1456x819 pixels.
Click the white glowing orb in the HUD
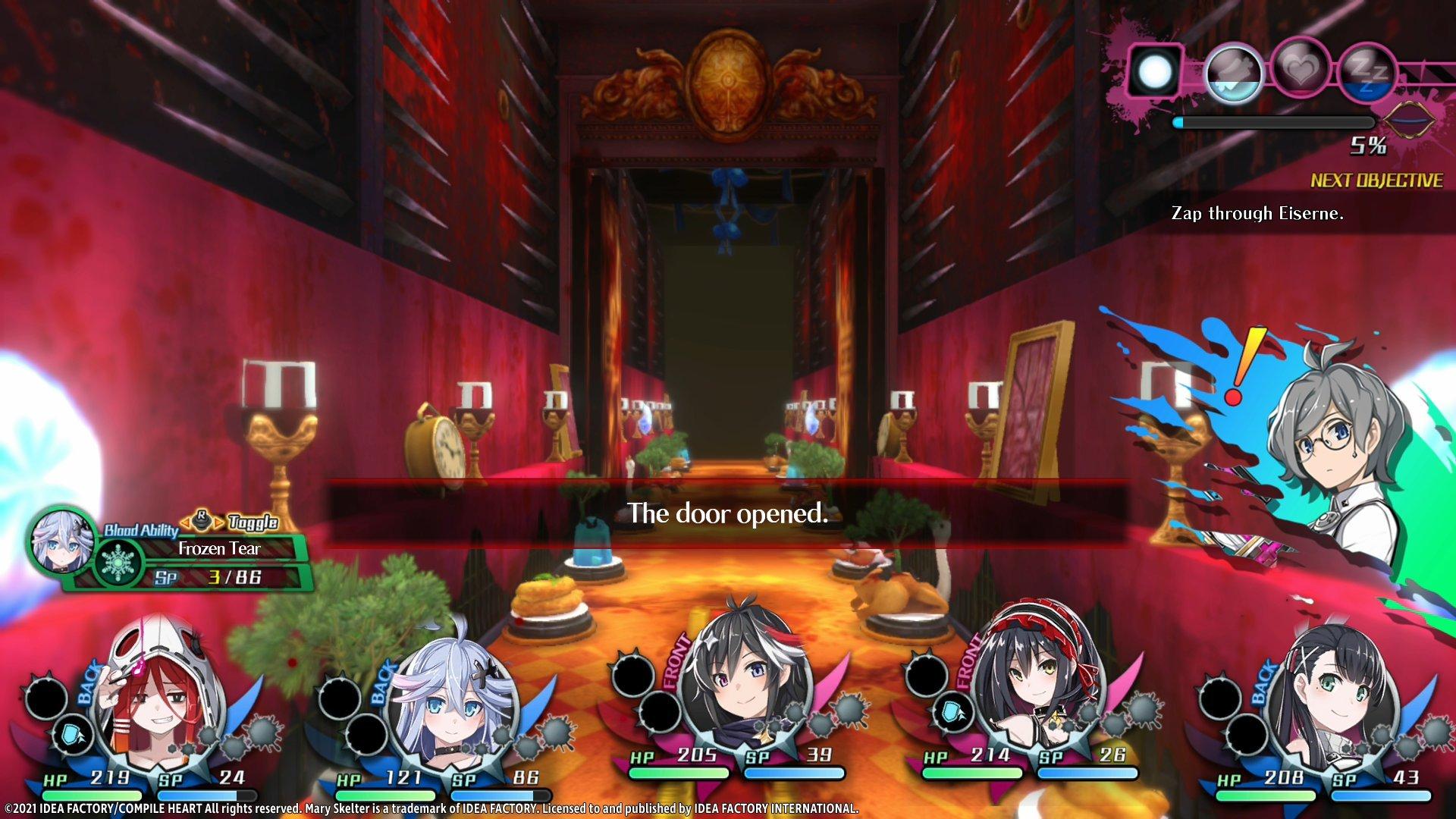point(1154,72)
